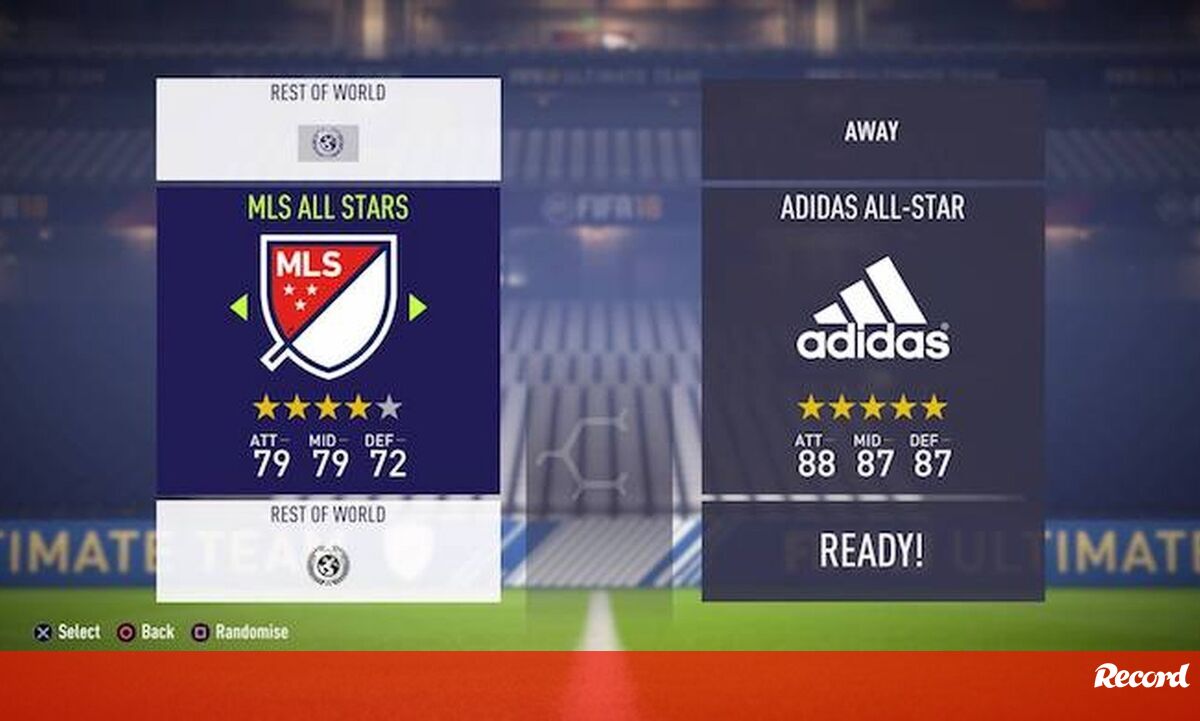
Task: Open the Record logo link
Action: click(1141, 677)
